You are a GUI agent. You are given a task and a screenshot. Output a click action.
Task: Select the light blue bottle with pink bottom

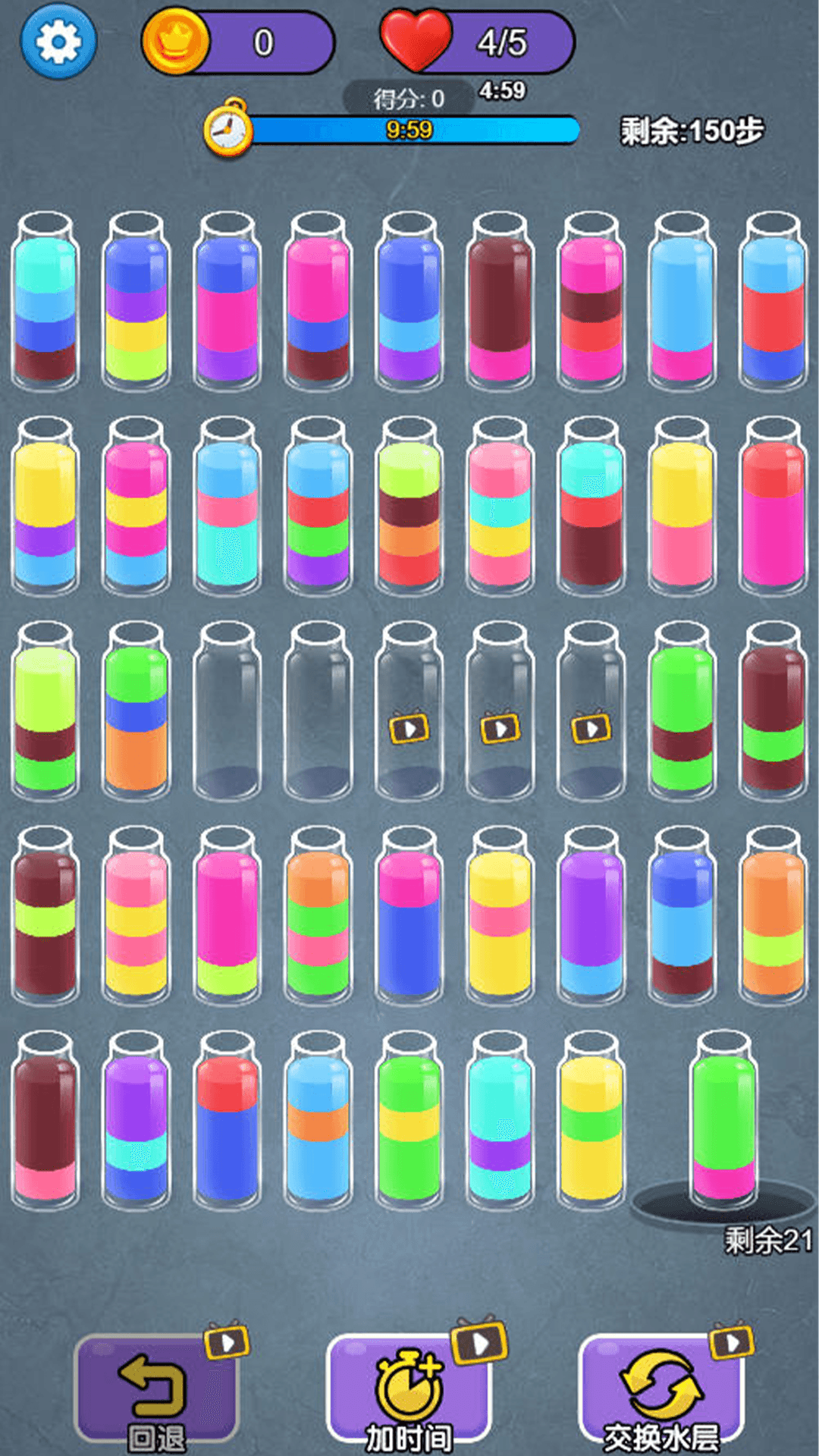point(682,303)
